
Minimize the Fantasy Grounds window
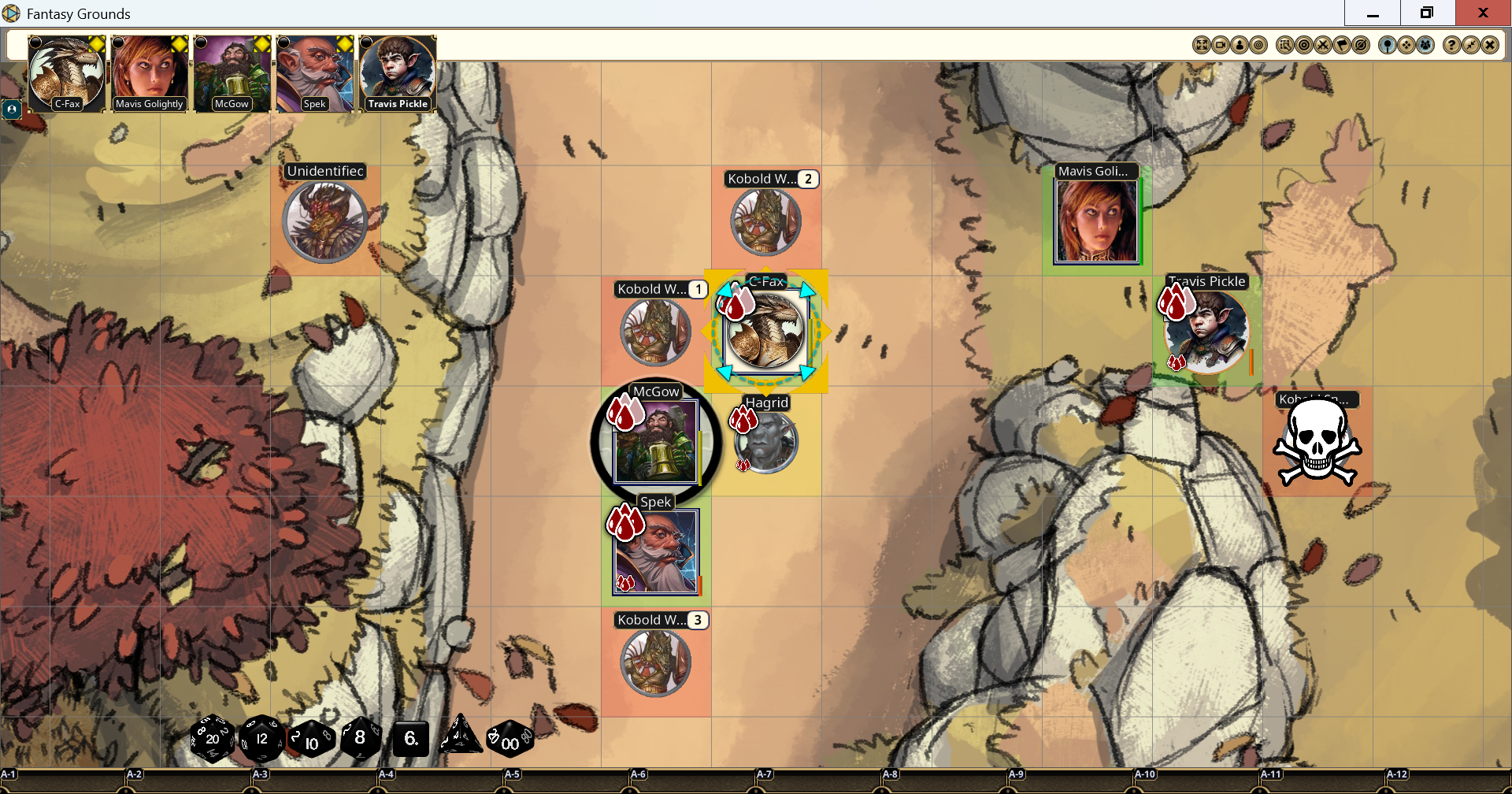coord(1373,13)
